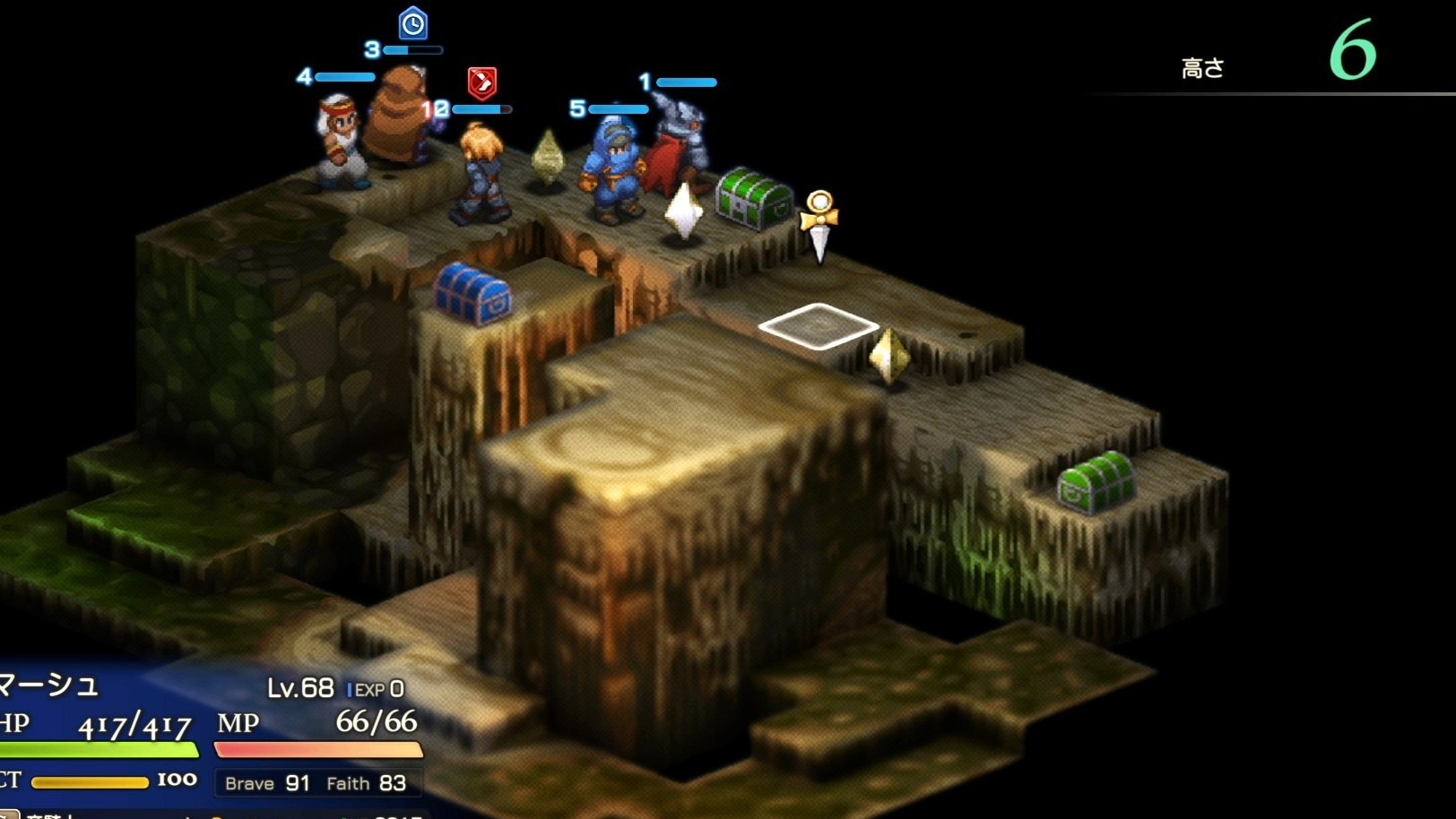Select the white highlighted cursor tile
Screen dimensions: 1456x819
pyautogui.click(x=818, y=325)
